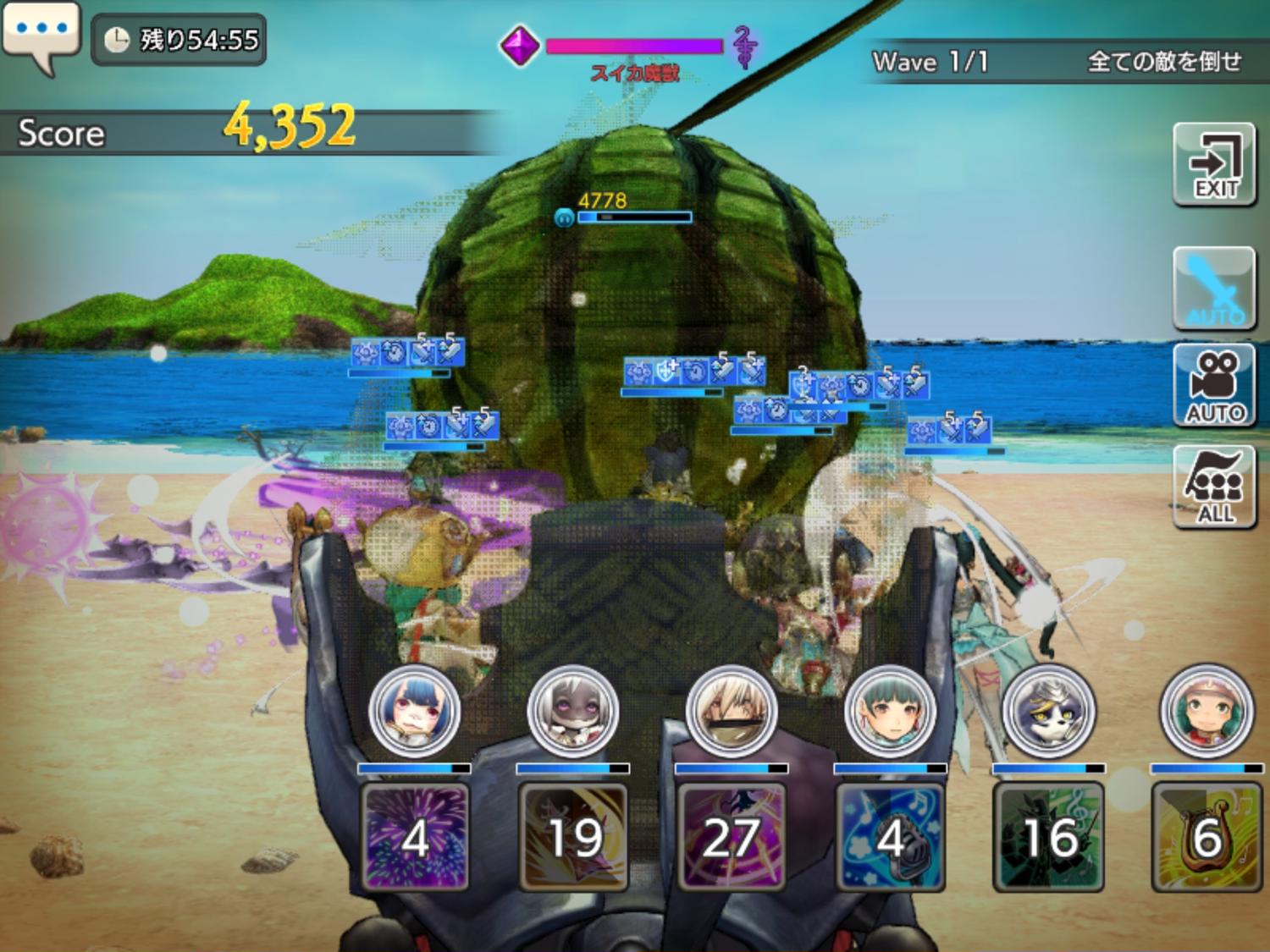The image size is (1270, 952).
Task: Use the orange slash skill showing 19
Action: [573, 837]
